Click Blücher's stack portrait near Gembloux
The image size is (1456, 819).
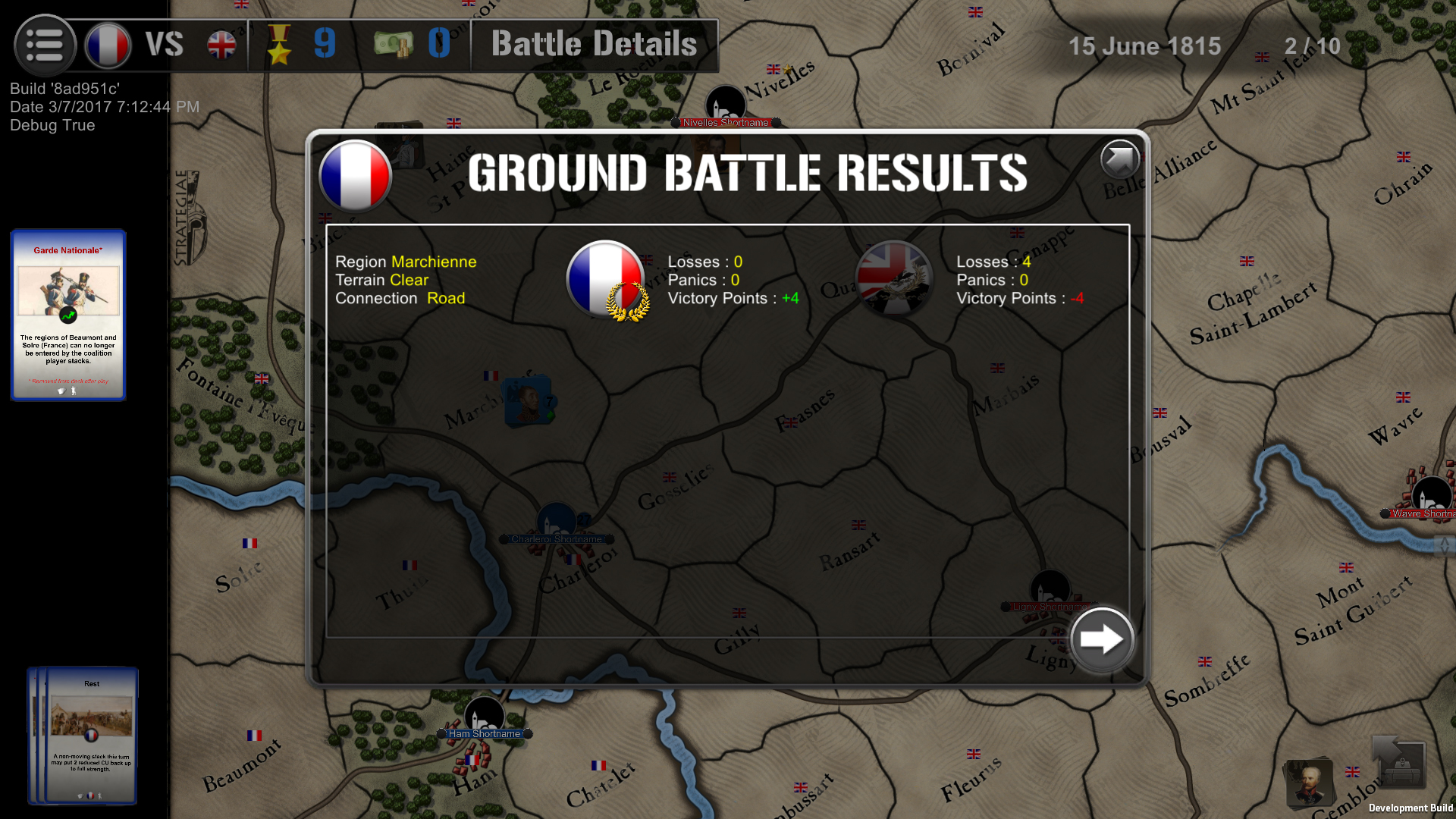1310,783
